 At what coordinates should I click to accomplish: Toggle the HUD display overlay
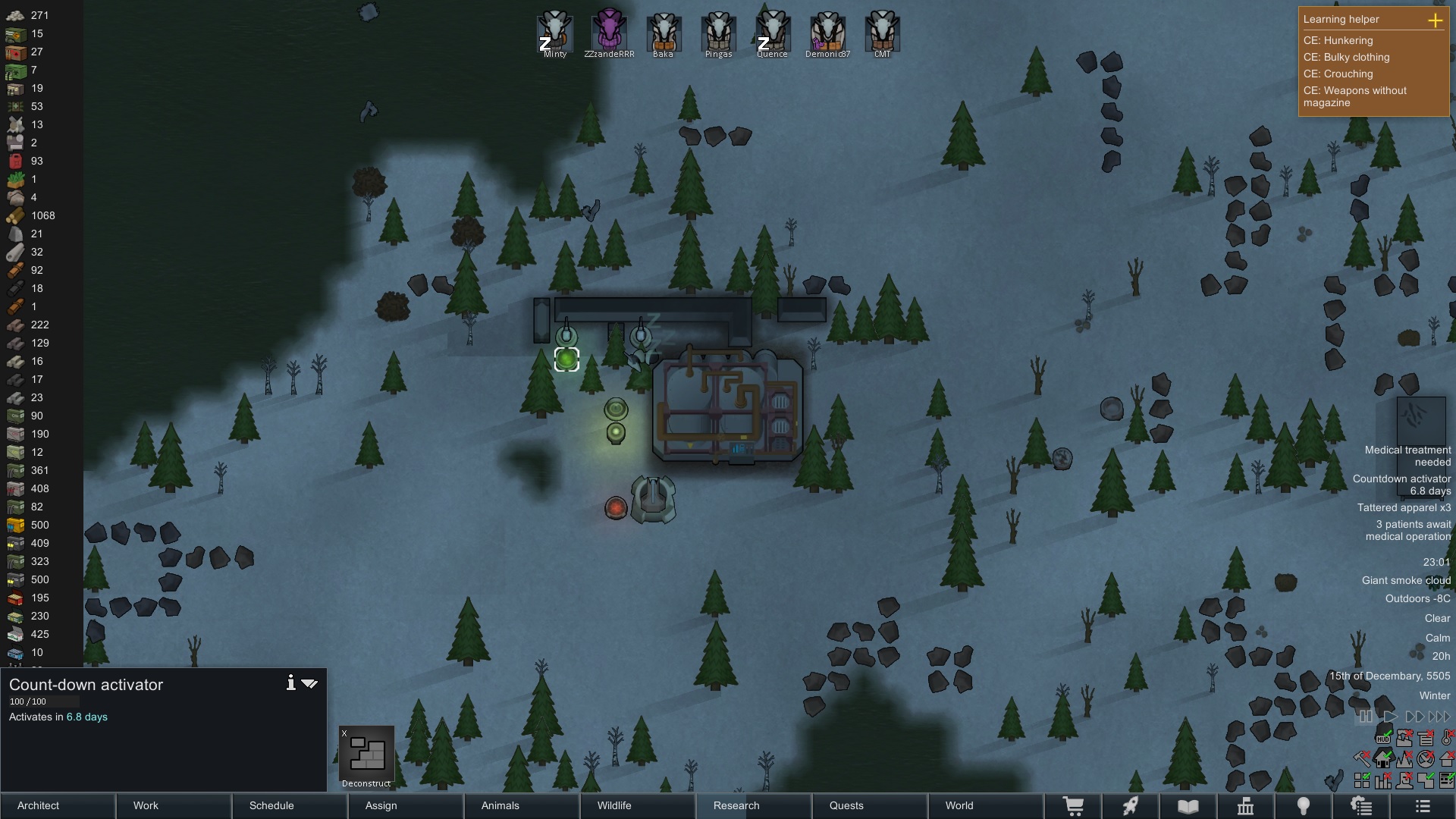pos(1382,738)
